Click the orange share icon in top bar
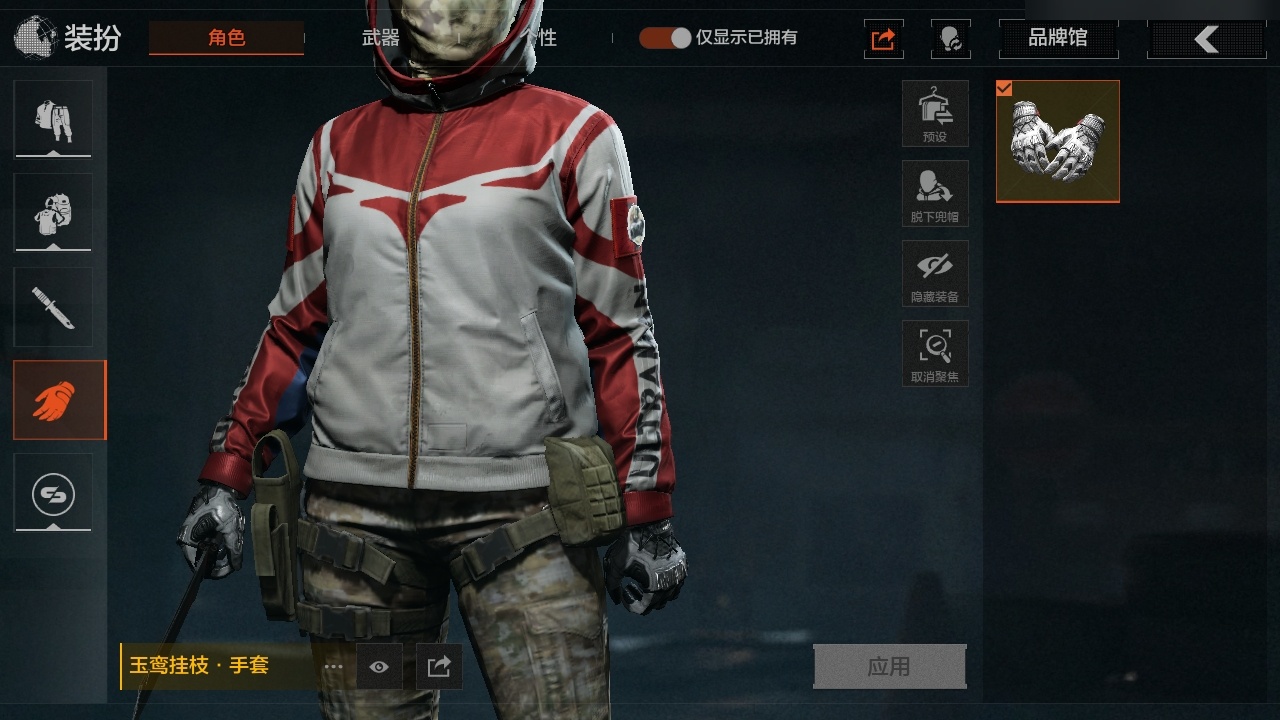1280x720 pixels. coord(883,39)
